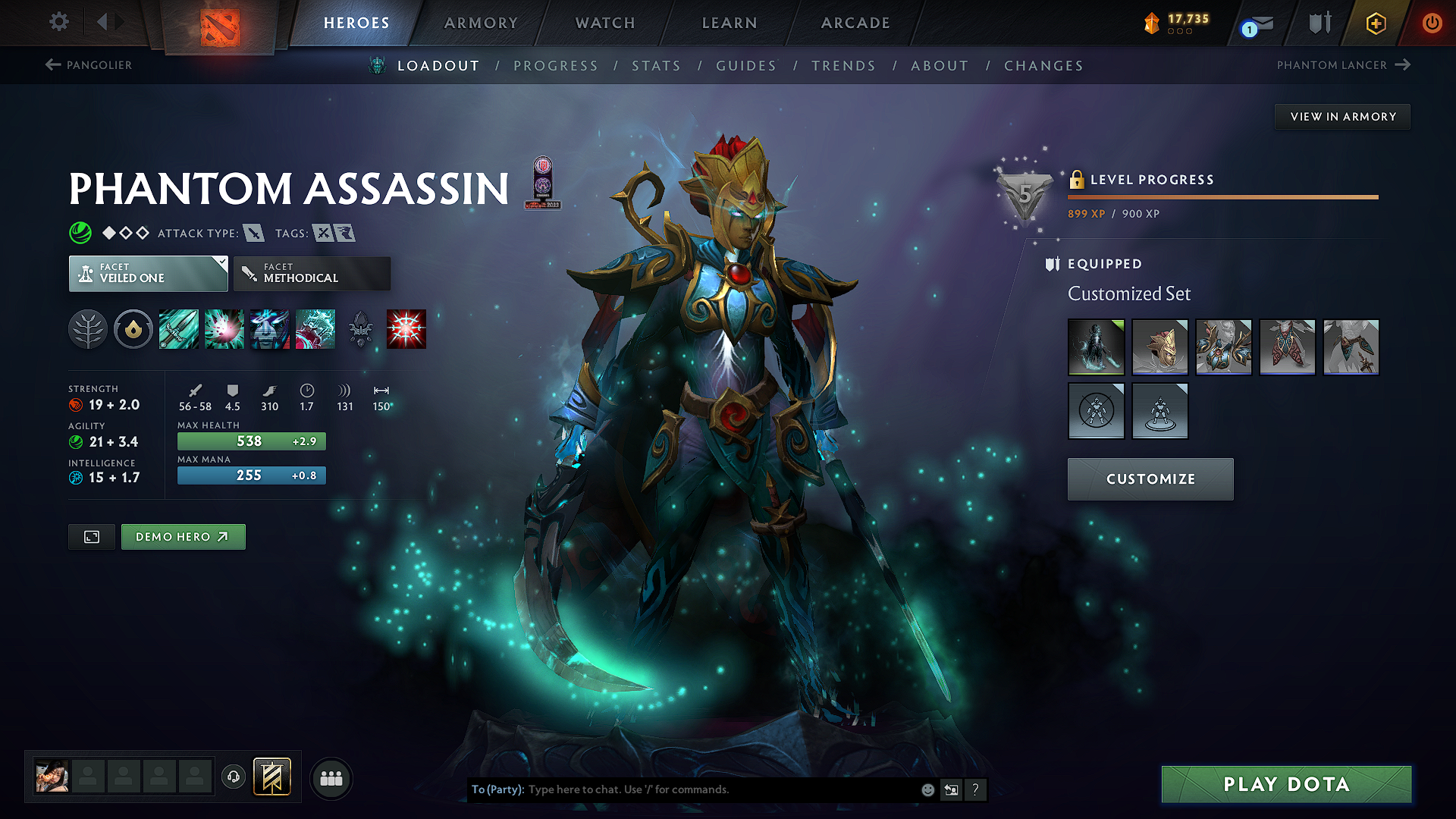The height and width of the screenshot is (819, 1456).
Task: Open the Veiled One facet dropdown
Action: click(x=148, y=273)
